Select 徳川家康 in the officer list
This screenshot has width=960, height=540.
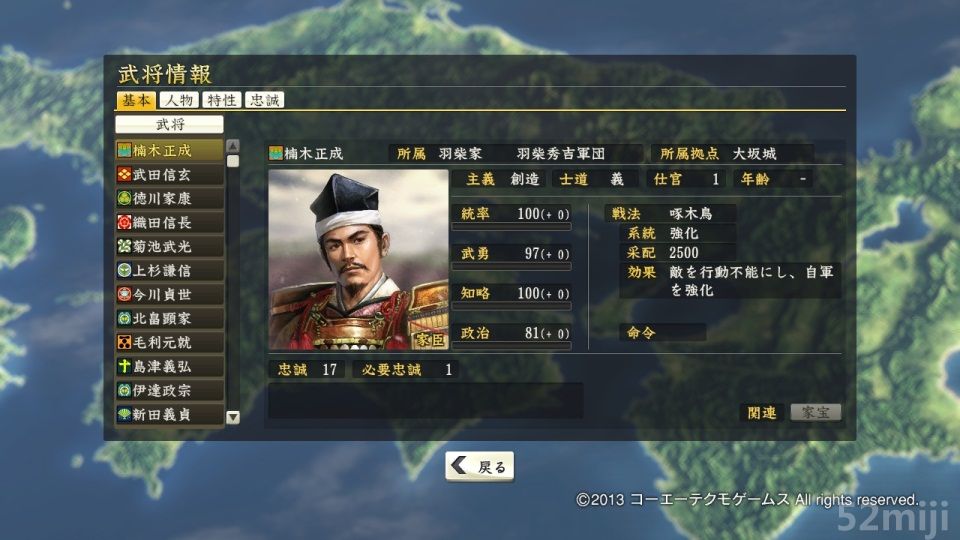(x=169, y=198)
